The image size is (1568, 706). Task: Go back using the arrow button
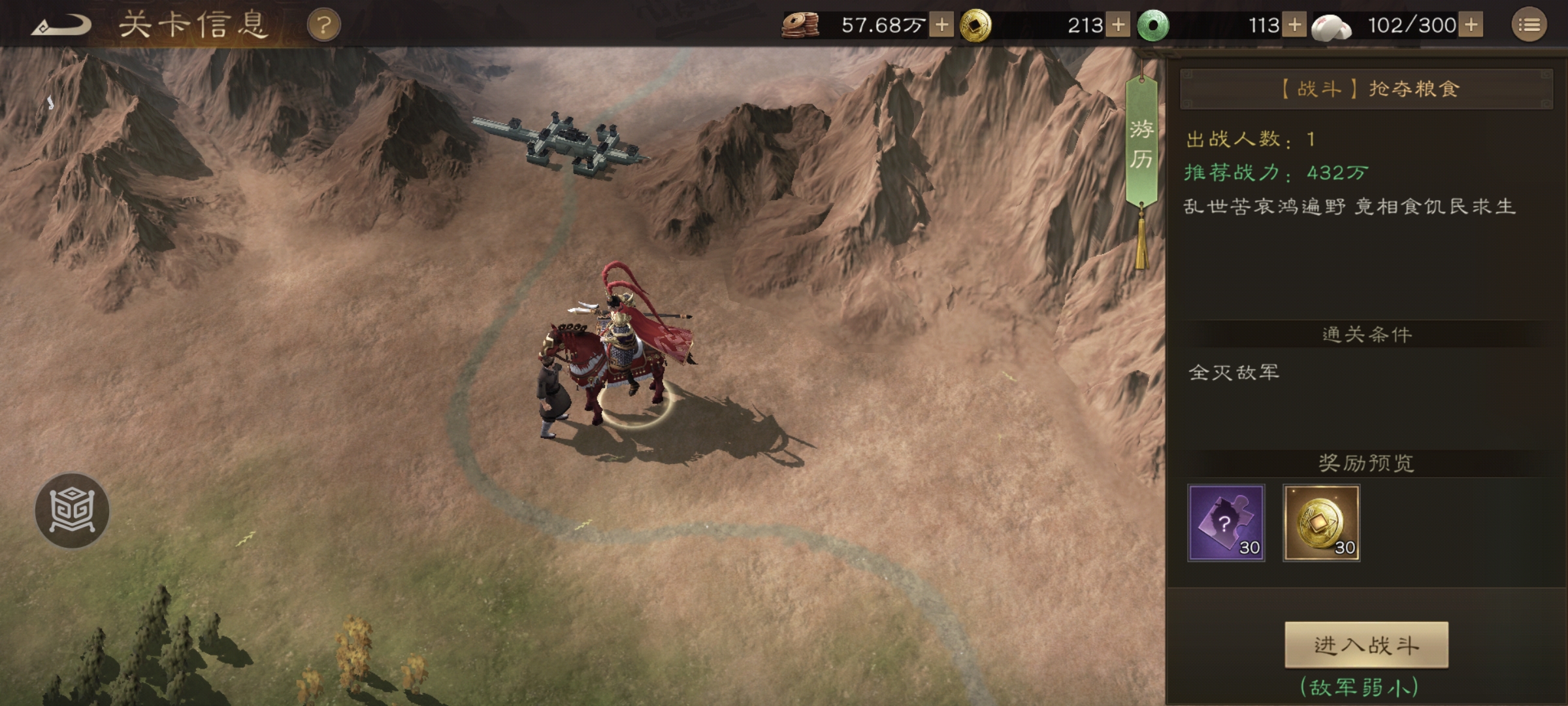[x=61, y=25]
